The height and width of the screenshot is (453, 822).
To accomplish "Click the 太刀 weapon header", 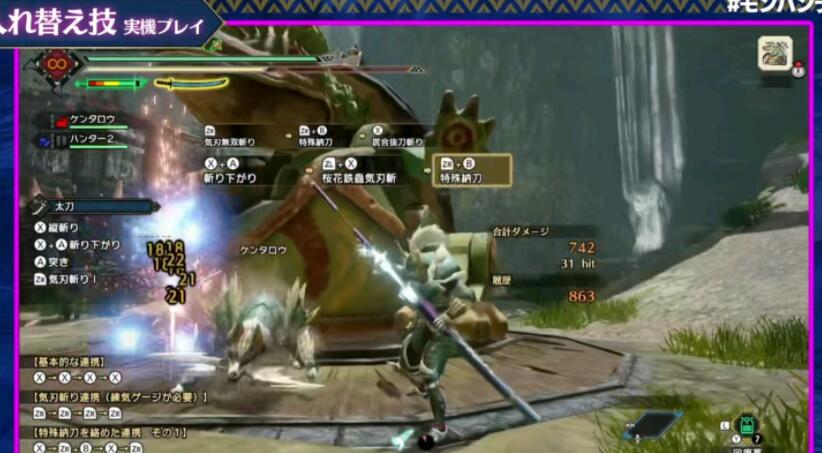I will tap(95, 206).
